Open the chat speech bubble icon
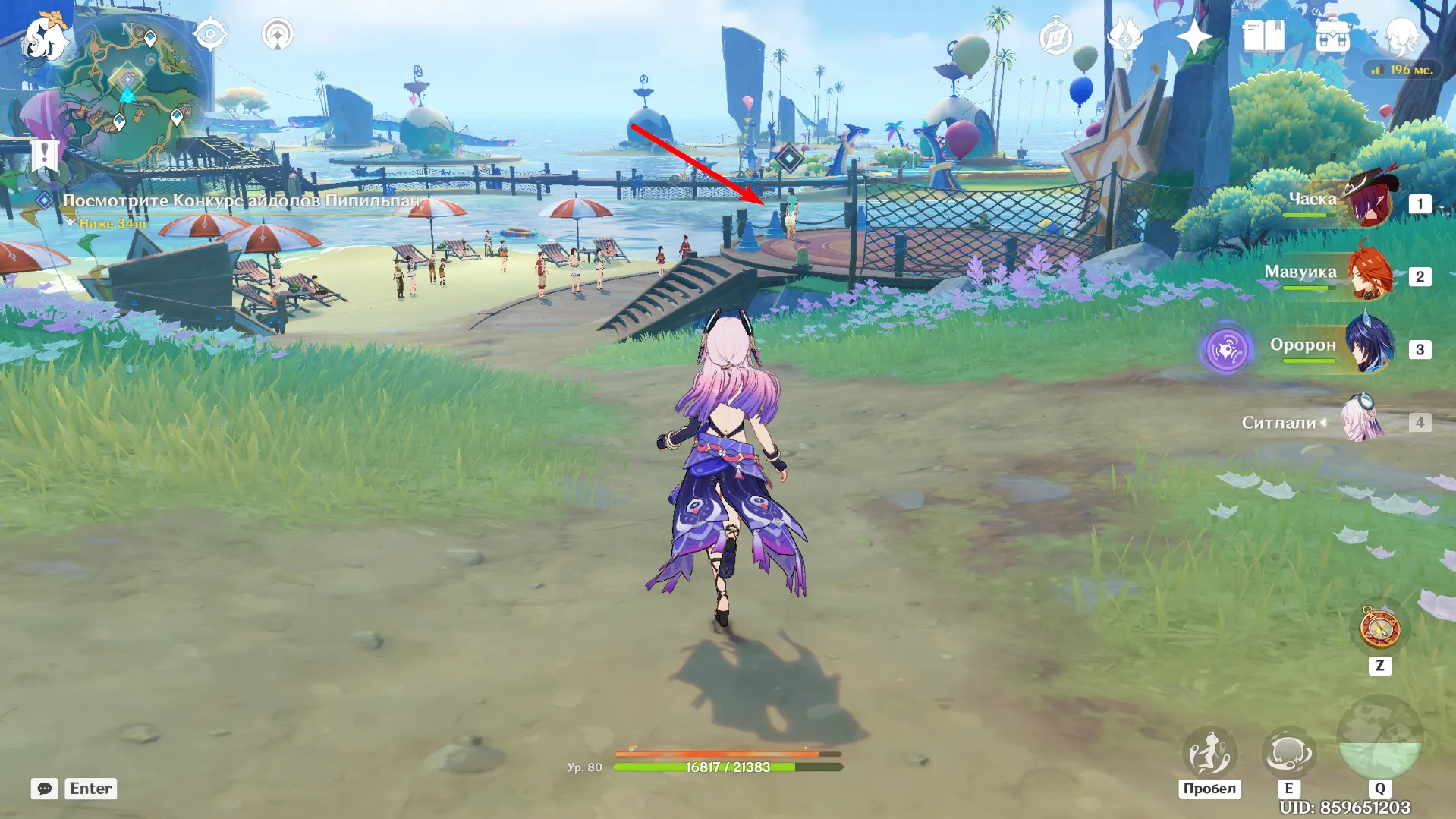Screen dimensions: 1456x819 pyautogui.click(x=46, y=789)
